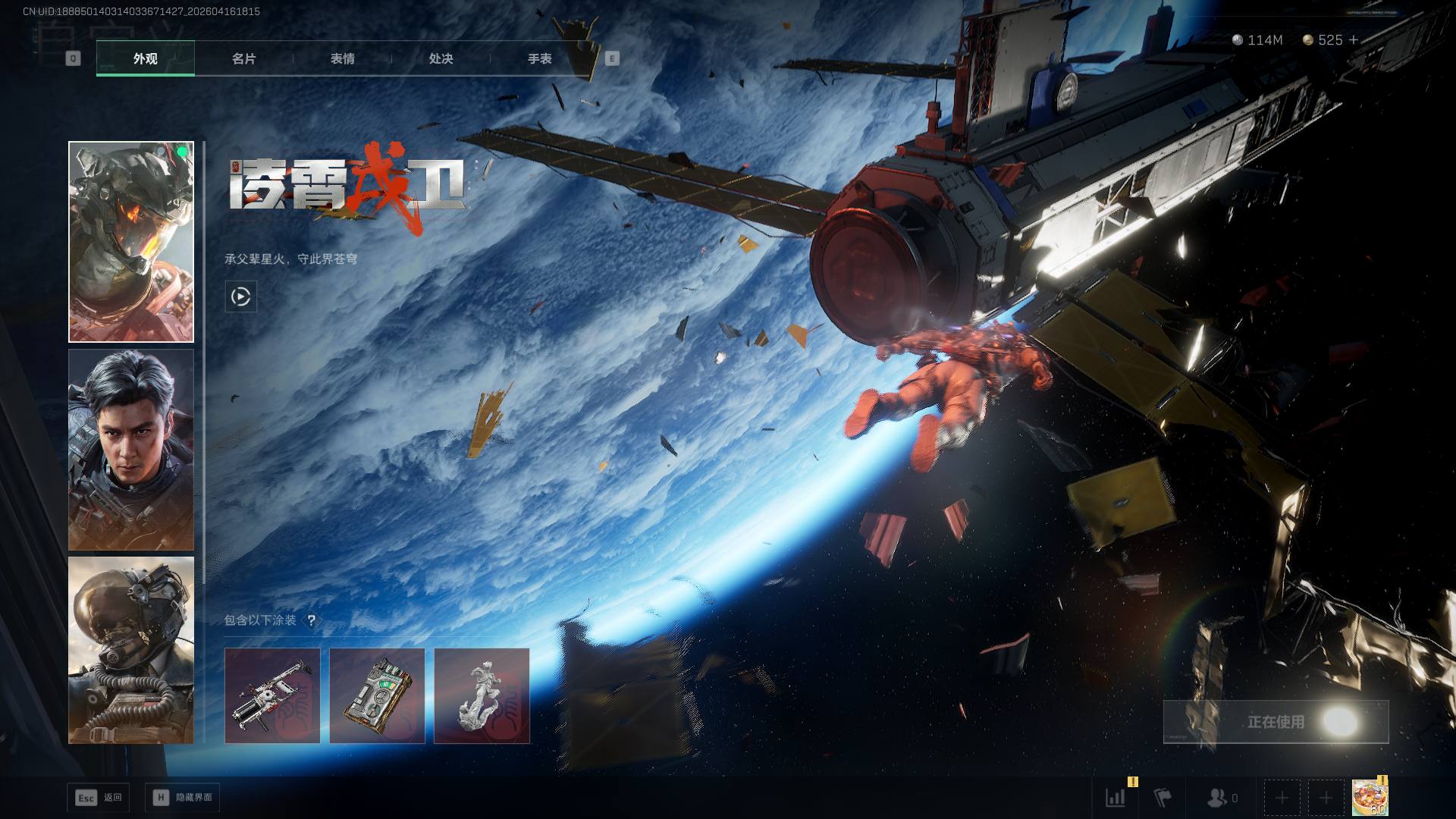This screenshot has width=1456, height=819.
Task: Open the 手表 tab
Action: click(x=539, y=58)
